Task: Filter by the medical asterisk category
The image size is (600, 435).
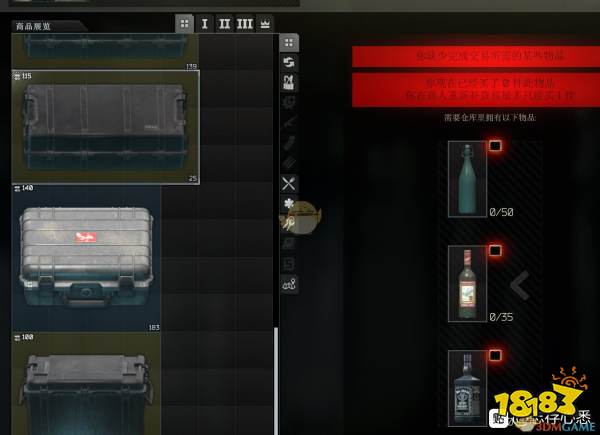Action: (x=289, y=203)
